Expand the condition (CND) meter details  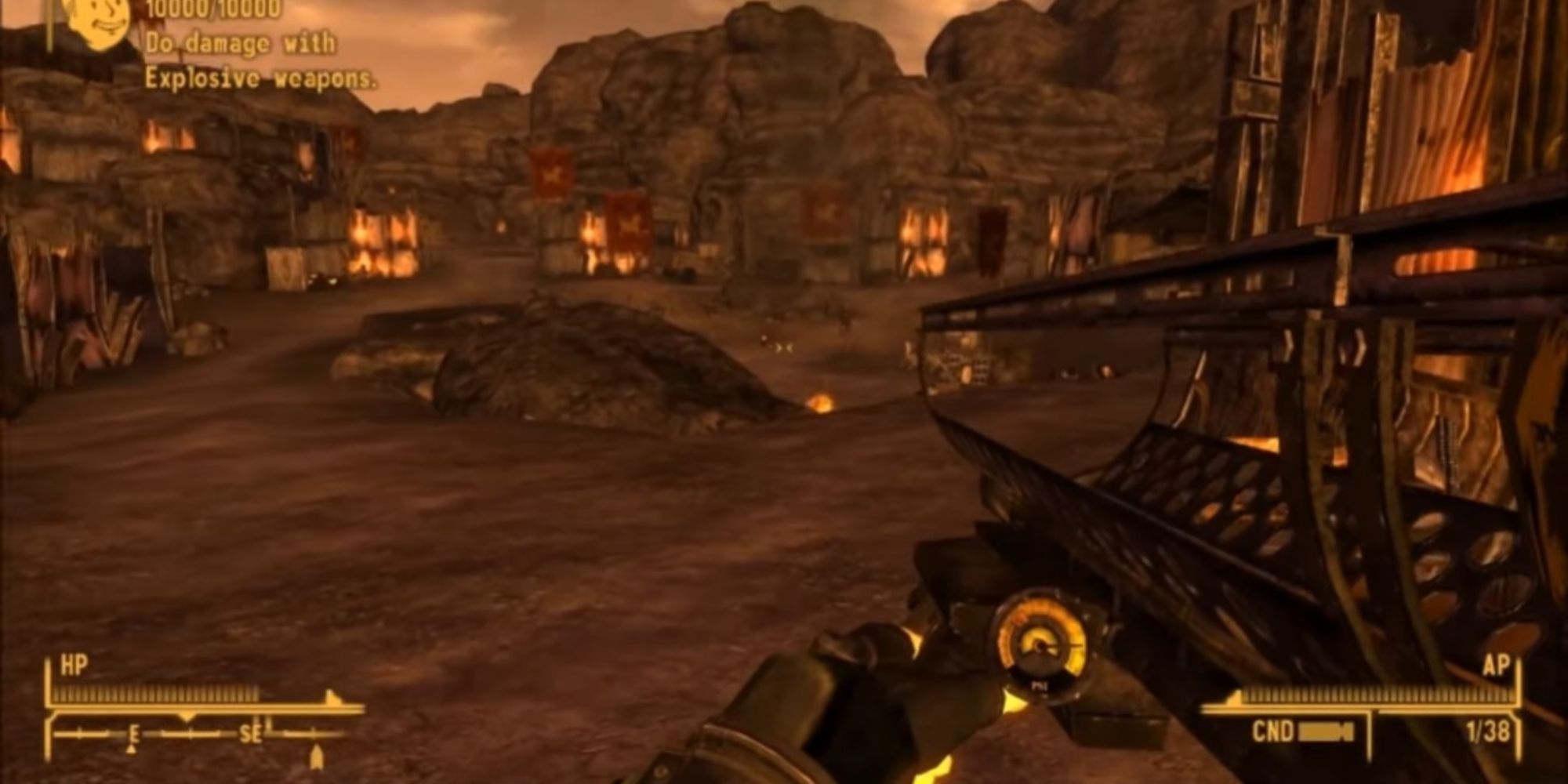(1325, 733)
